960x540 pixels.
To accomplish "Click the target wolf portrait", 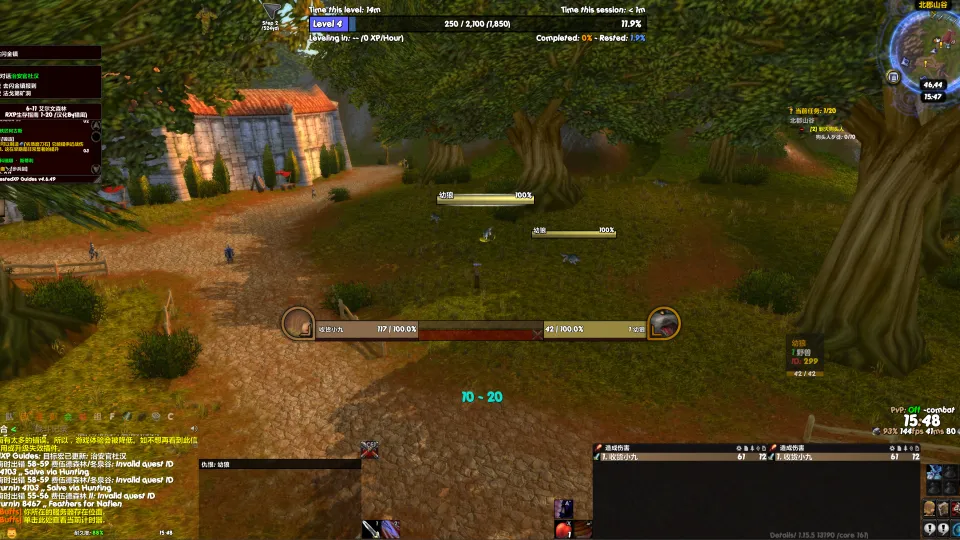I will tap(664, 323).
